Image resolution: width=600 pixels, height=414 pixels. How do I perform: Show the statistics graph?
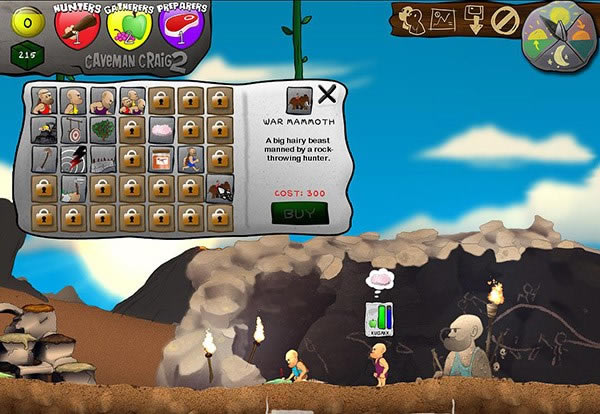pos(443,18)
